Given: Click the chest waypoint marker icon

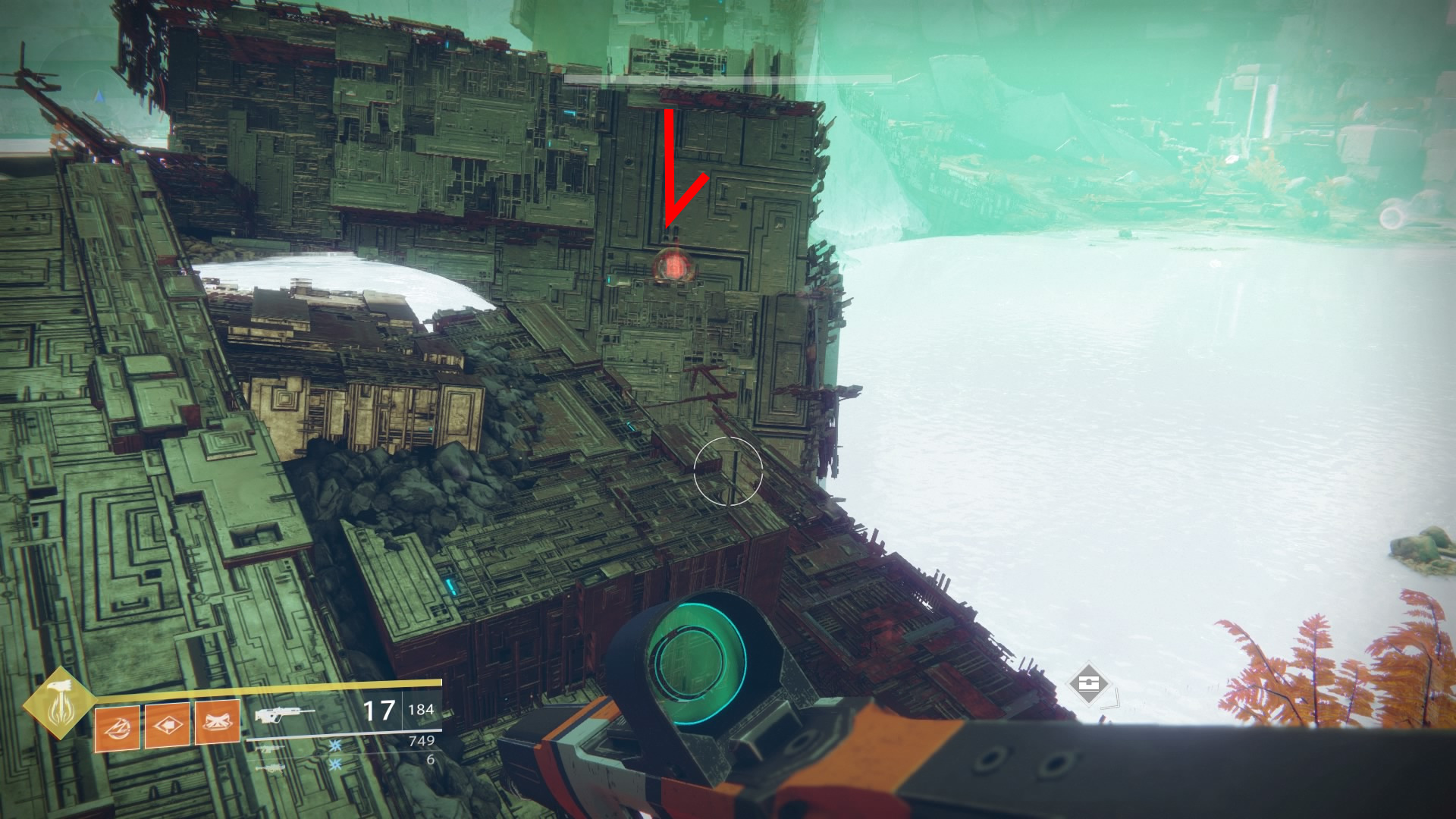Looking at the screenshot, I should pos(1089,683).
